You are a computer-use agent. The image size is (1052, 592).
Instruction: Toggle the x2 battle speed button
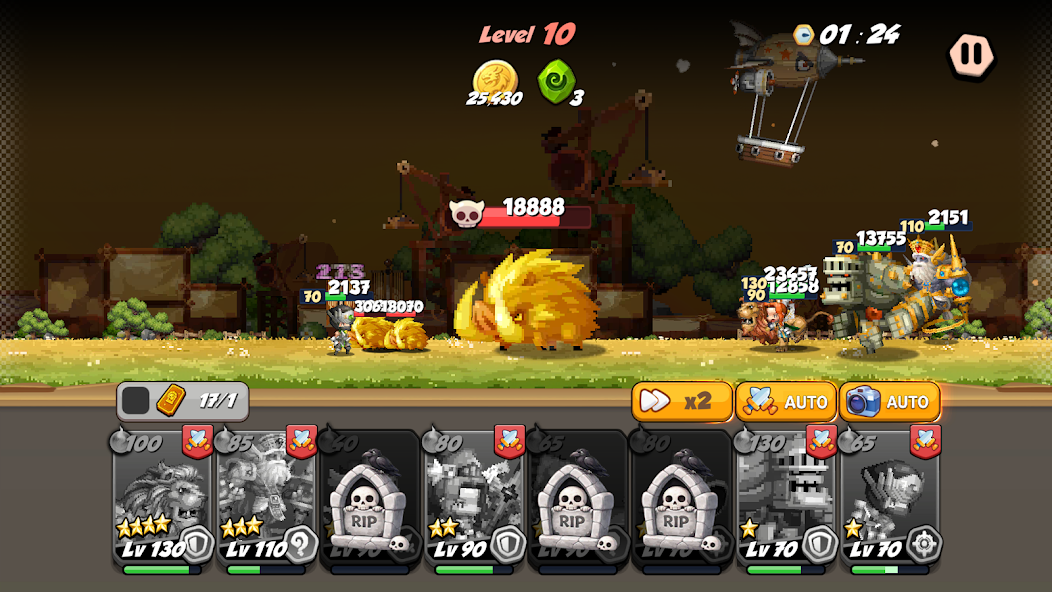click(681, 401)
